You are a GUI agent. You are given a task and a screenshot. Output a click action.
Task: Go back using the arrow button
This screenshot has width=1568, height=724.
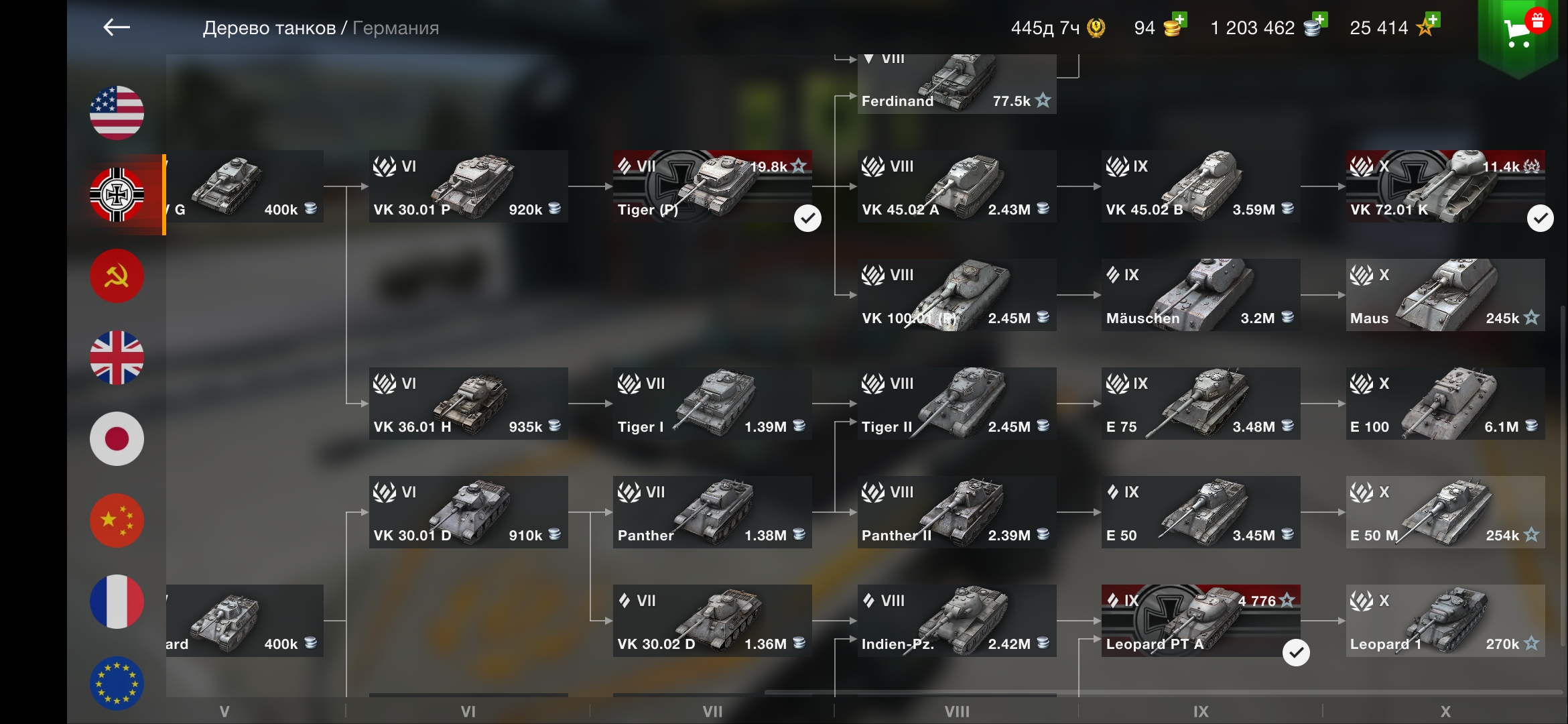click(117, 27)
